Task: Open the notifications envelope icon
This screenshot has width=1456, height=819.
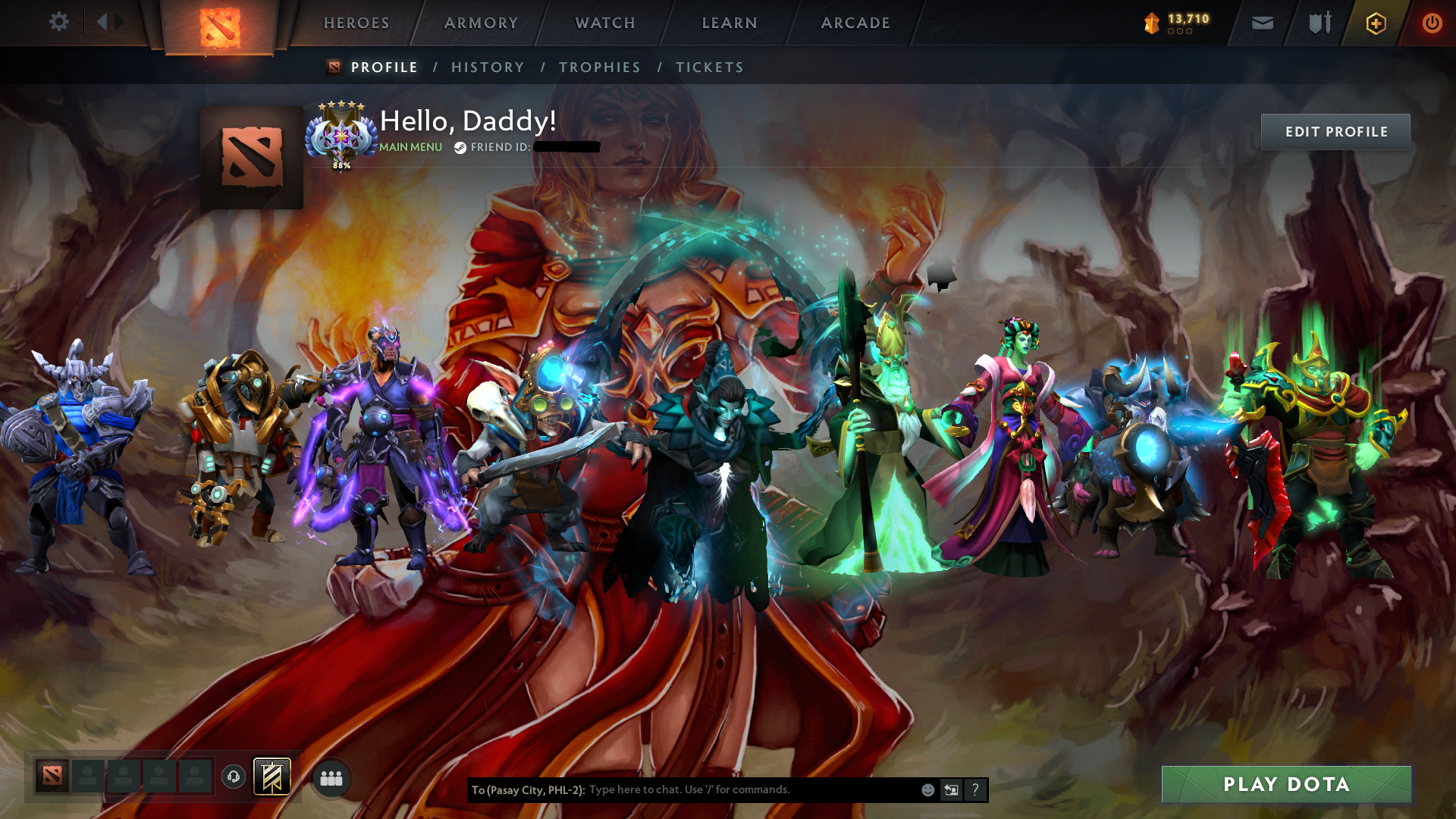Action: (x=1261, y=23)
